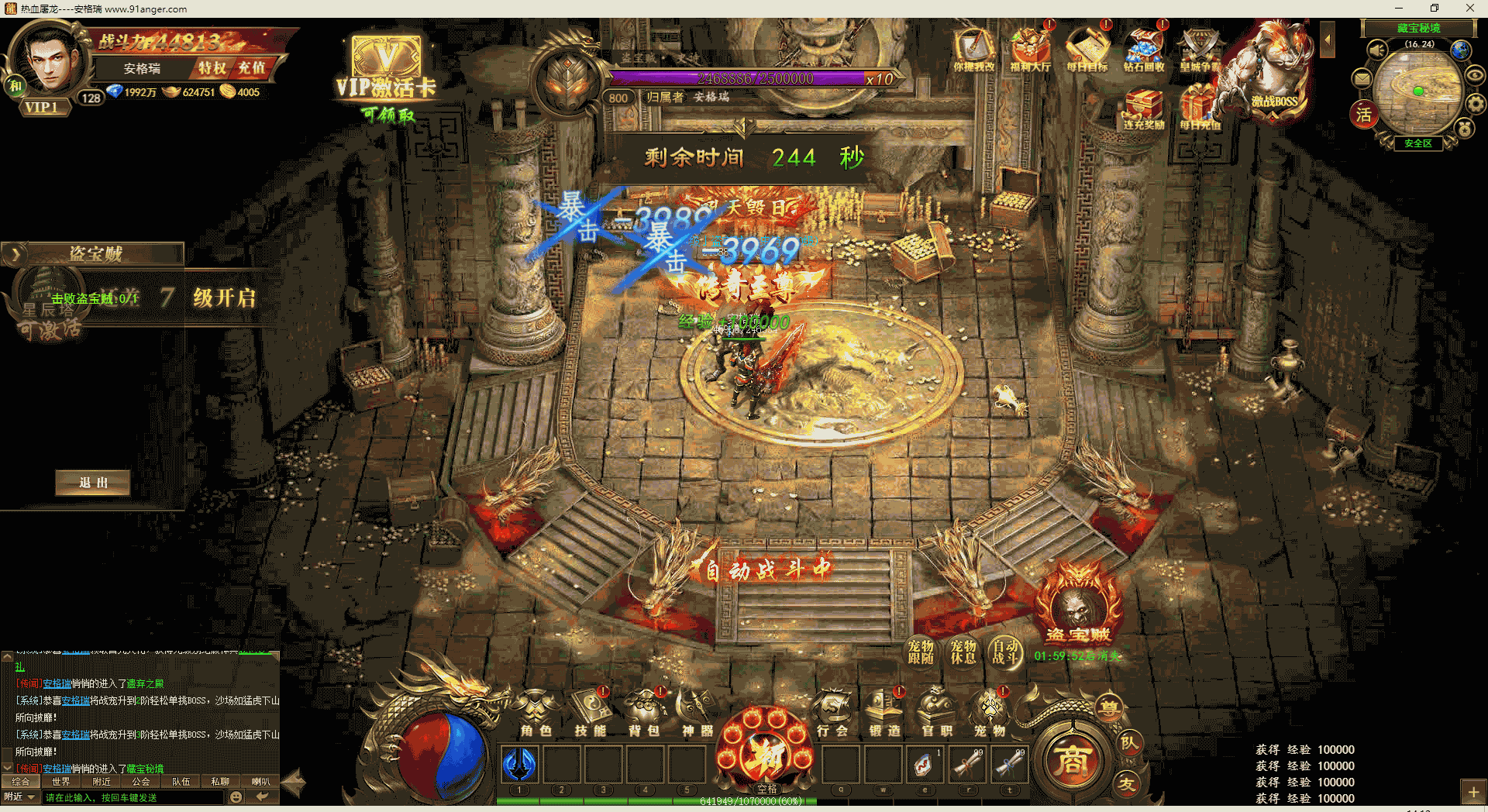Open the 宠物 pet menu
The height and width of the screenshot is (812, 1488).
(990, 713)
